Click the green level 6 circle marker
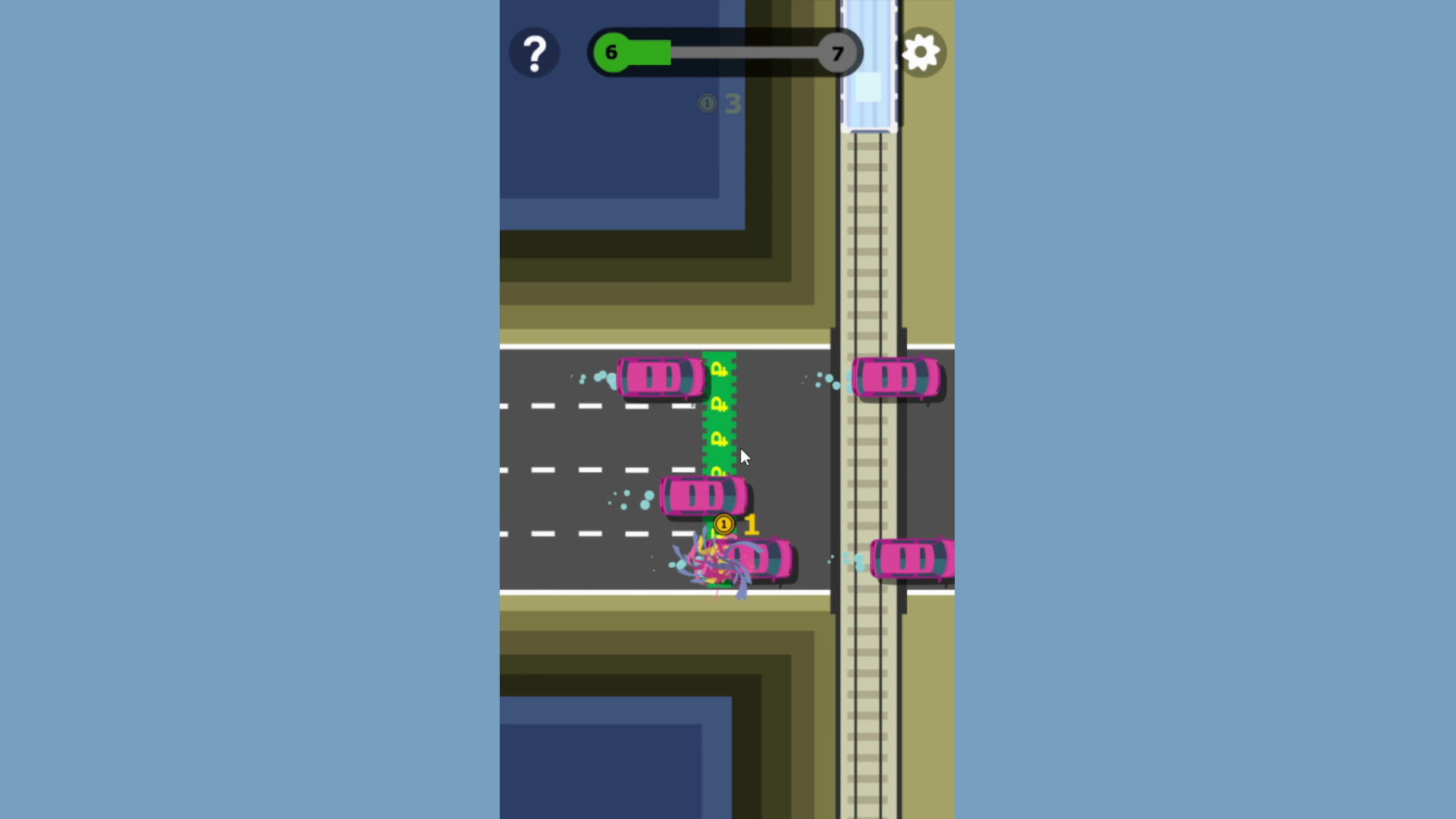Viewport: 1456px width, 819px height. (x=611, y=52)
